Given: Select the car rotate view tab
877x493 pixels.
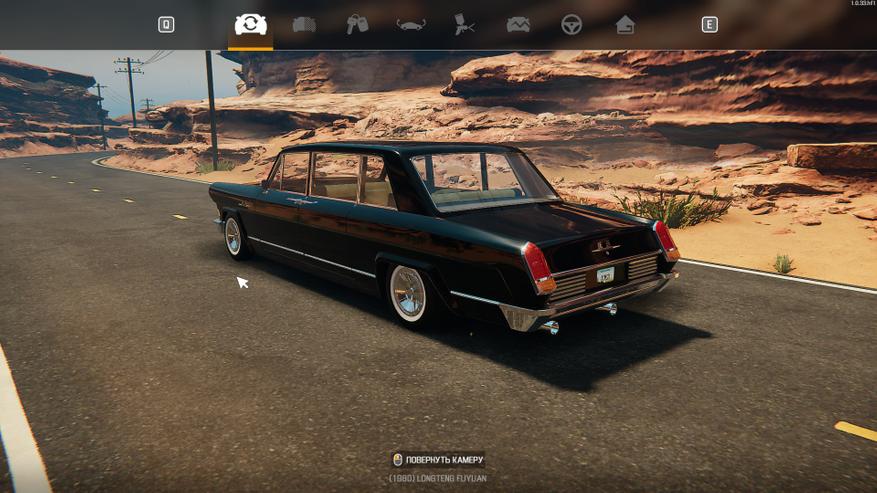Looking at the screenshot, I should tap(250, 25).
